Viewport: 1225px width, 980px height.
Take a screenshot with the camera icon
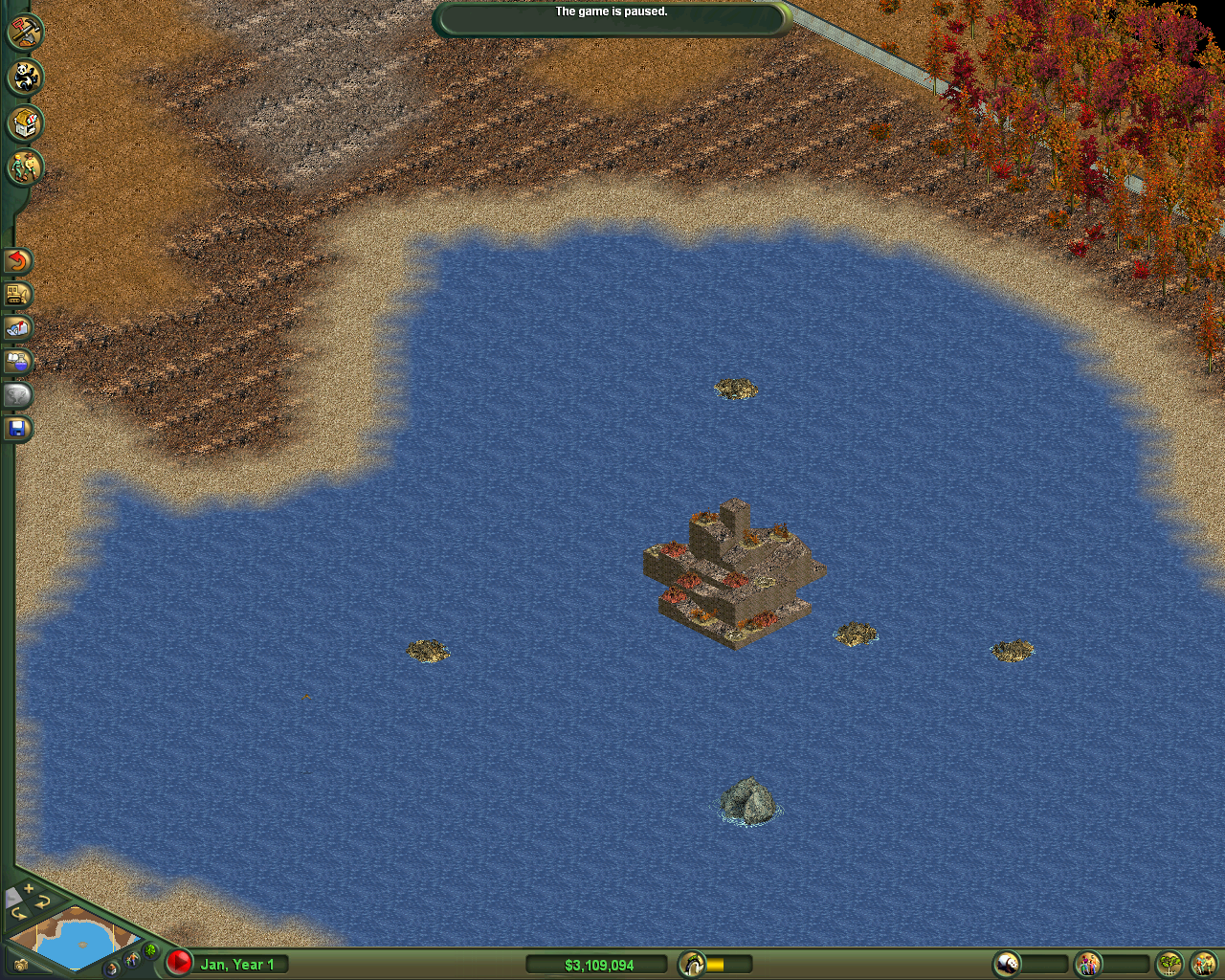click(19, 966)
